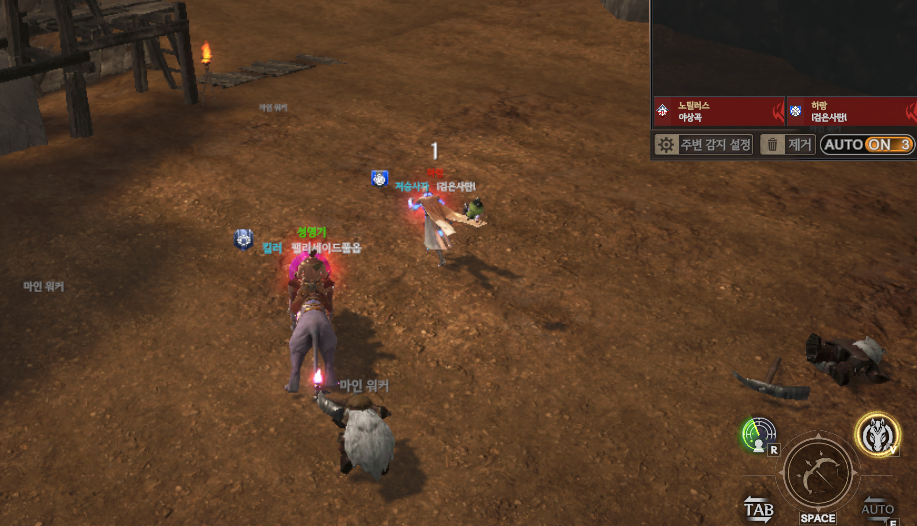Toggle the AUTO arrows combat button
917x526 pixels.
point(878,508)
